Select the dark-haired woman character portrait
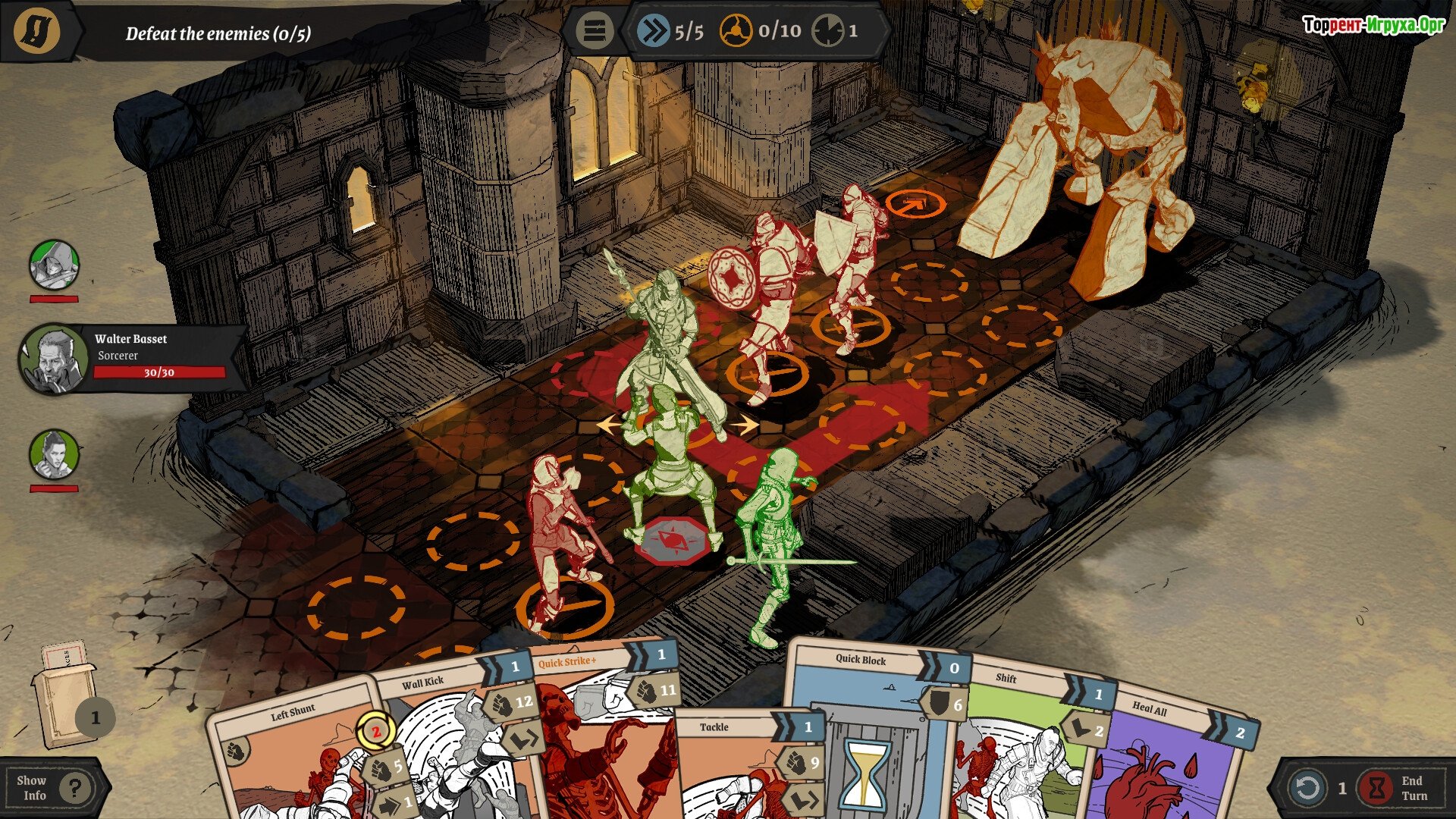Viewport: 1456px width, 819px height. [x=54, y=455]
